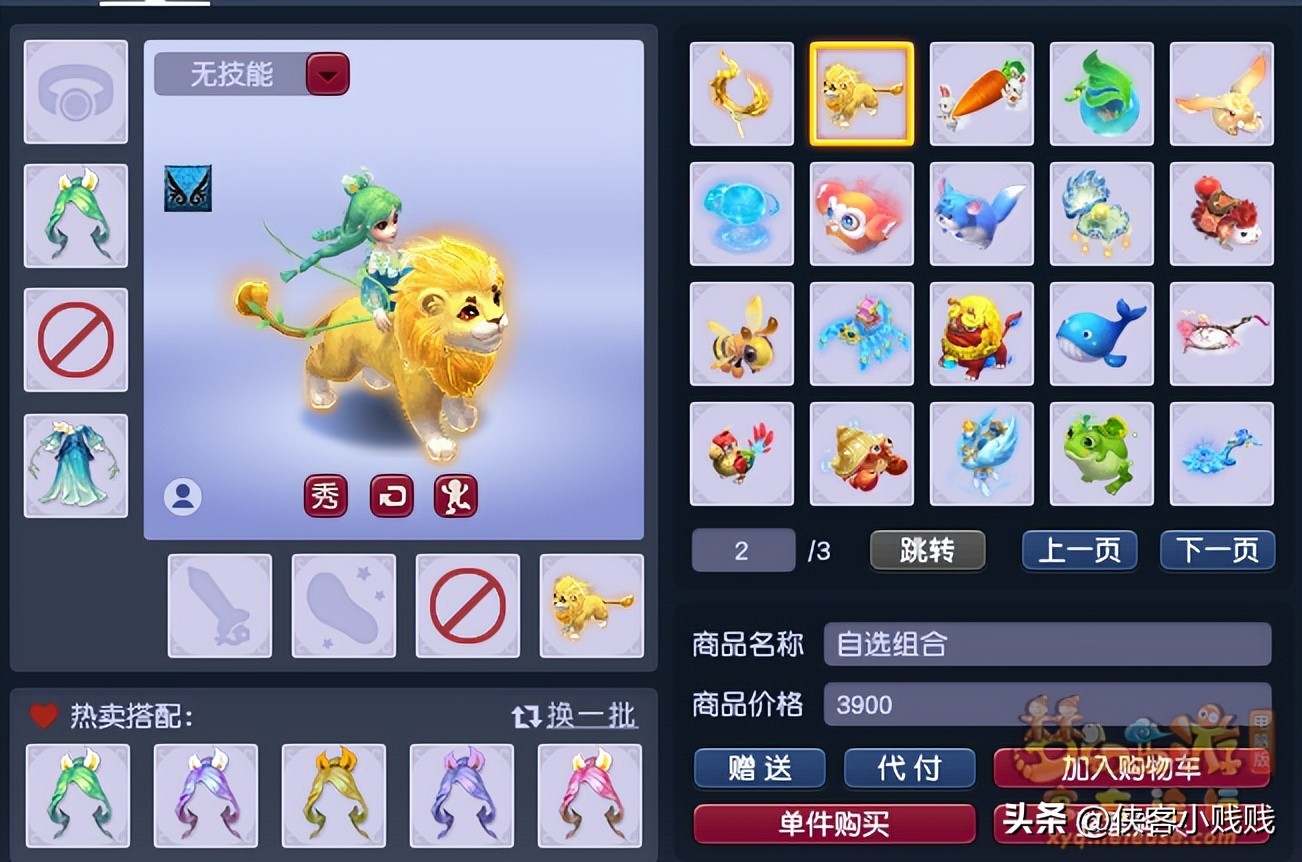
Task: Click the 跳转 jump button
Action: (x=927, y=550)
